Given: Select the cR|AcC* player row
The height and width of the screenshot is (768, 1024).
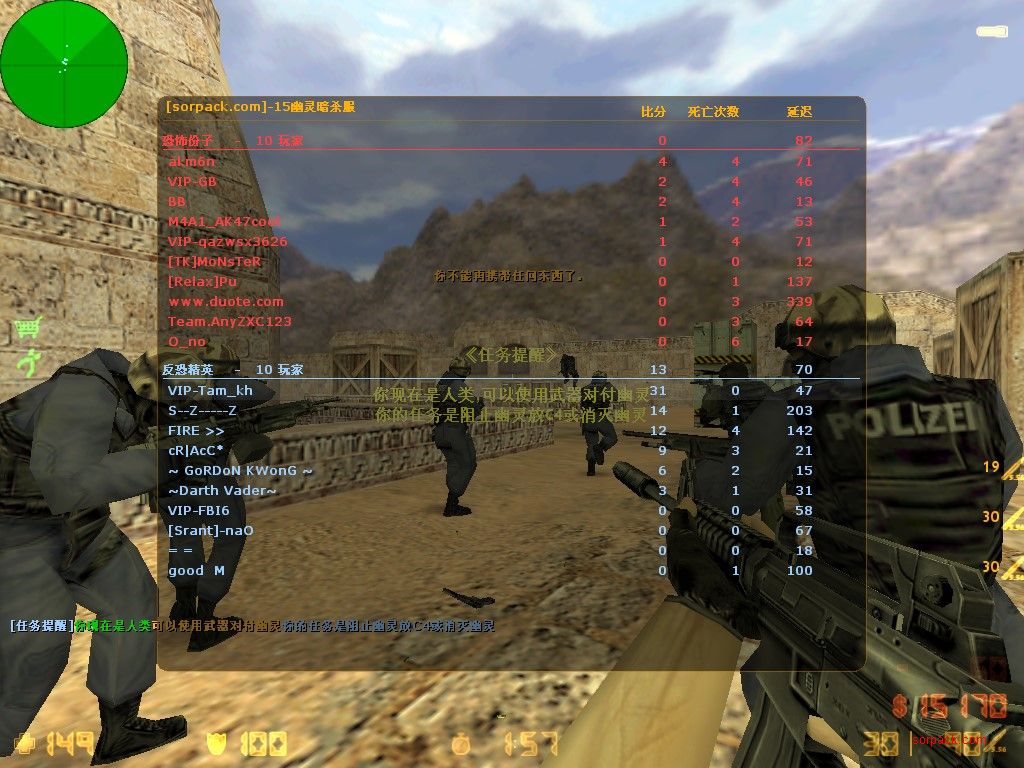Looking at the screenshot, I should coord(195,450).
